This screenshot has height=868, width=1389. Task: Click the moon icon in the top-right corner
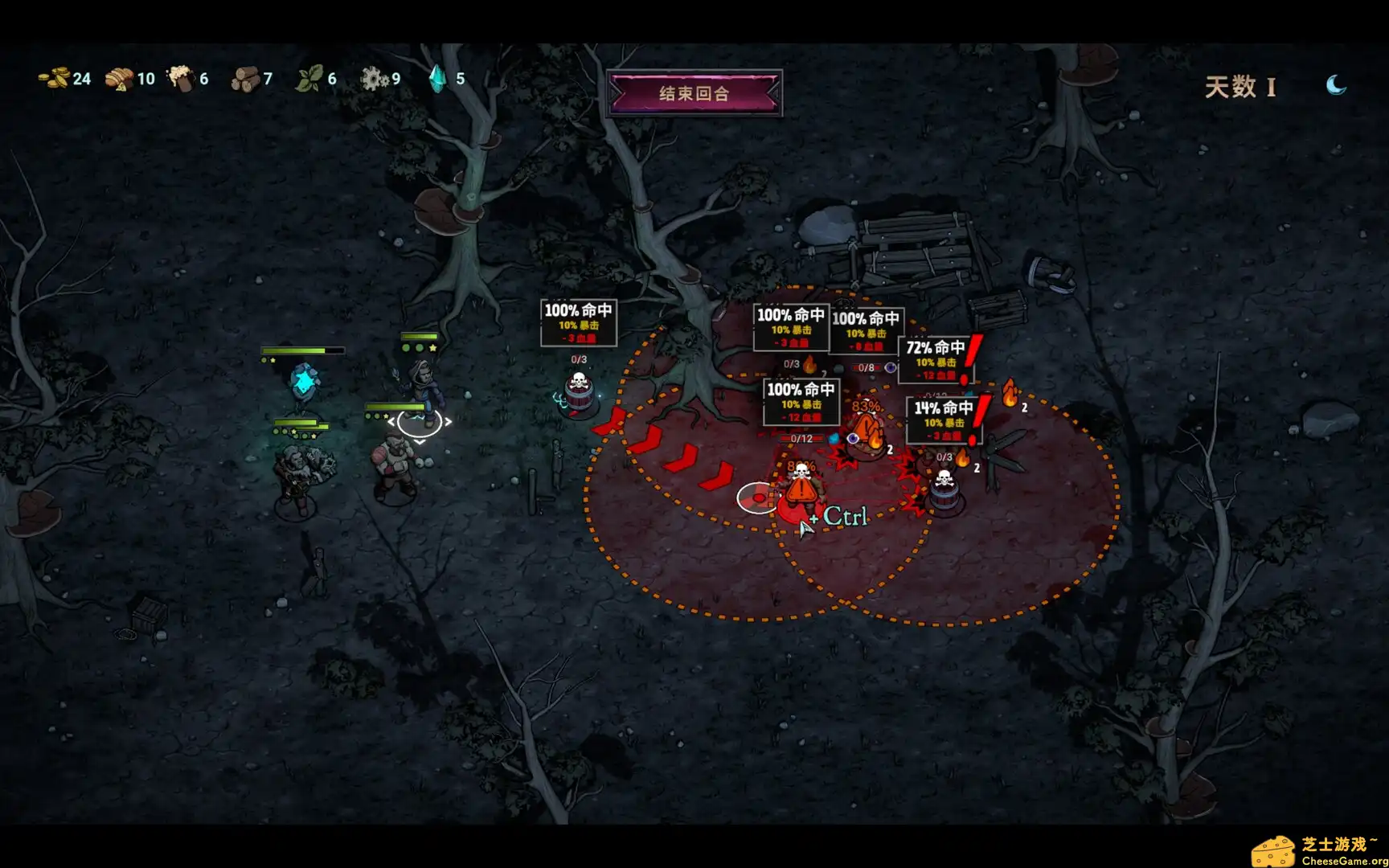pyautogui.click(x=1334, y=84)
